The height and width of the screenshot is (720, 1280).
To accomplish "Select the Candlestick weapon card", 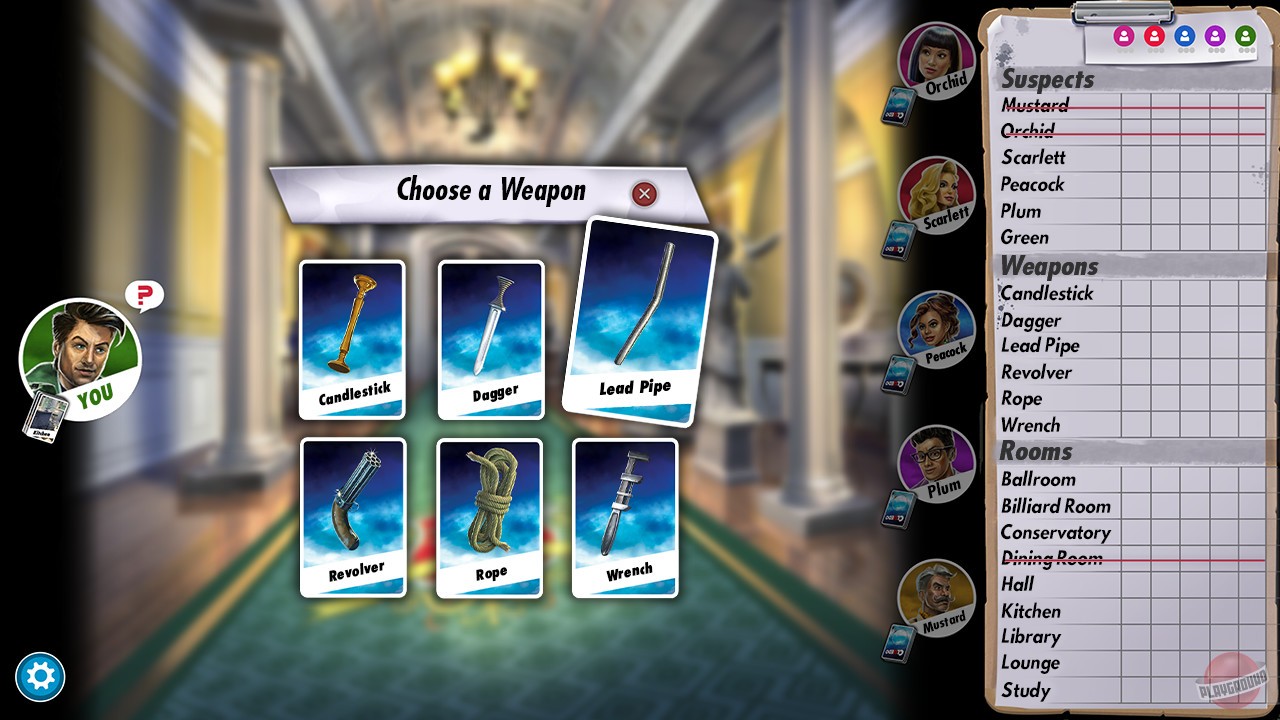I will [352, 340].
